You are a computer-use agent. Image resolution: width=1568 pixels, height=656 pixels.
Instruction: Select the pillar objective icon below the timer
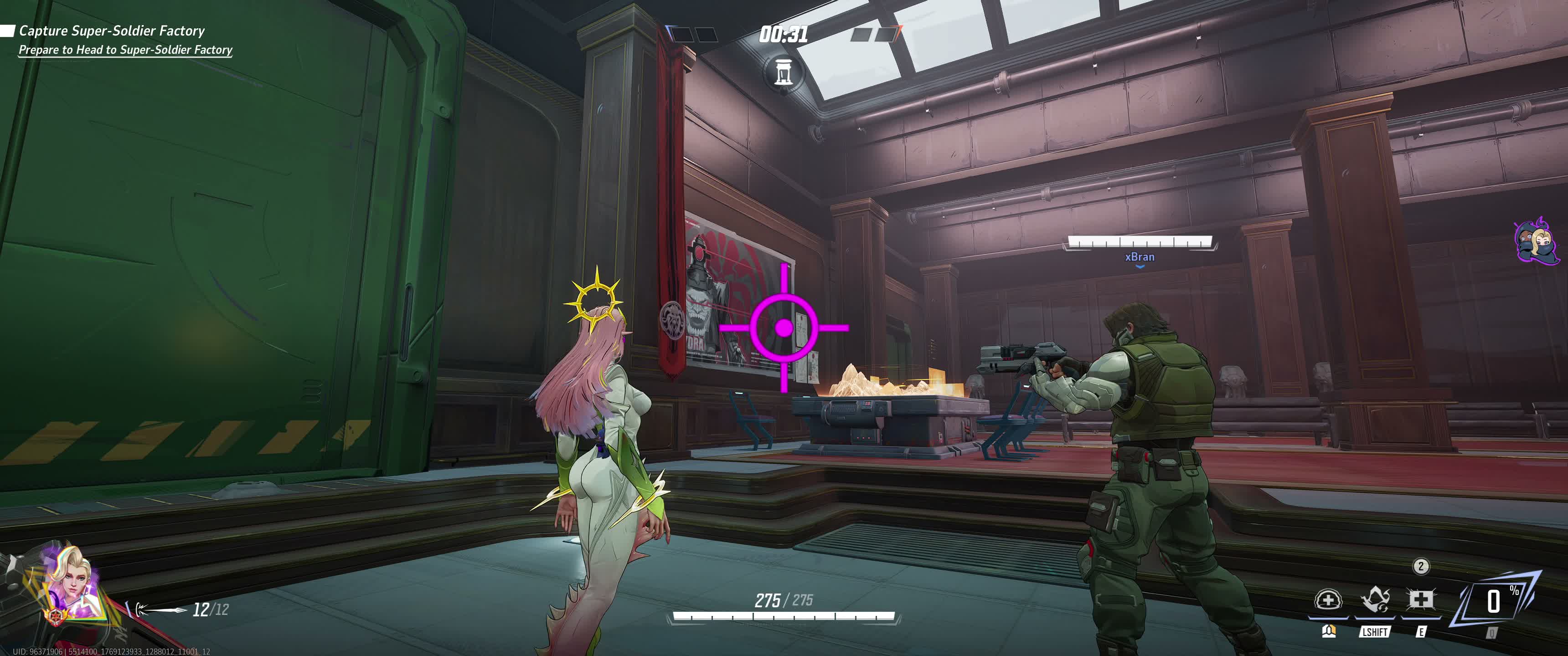pyautogui.click(x=784, y=72)
